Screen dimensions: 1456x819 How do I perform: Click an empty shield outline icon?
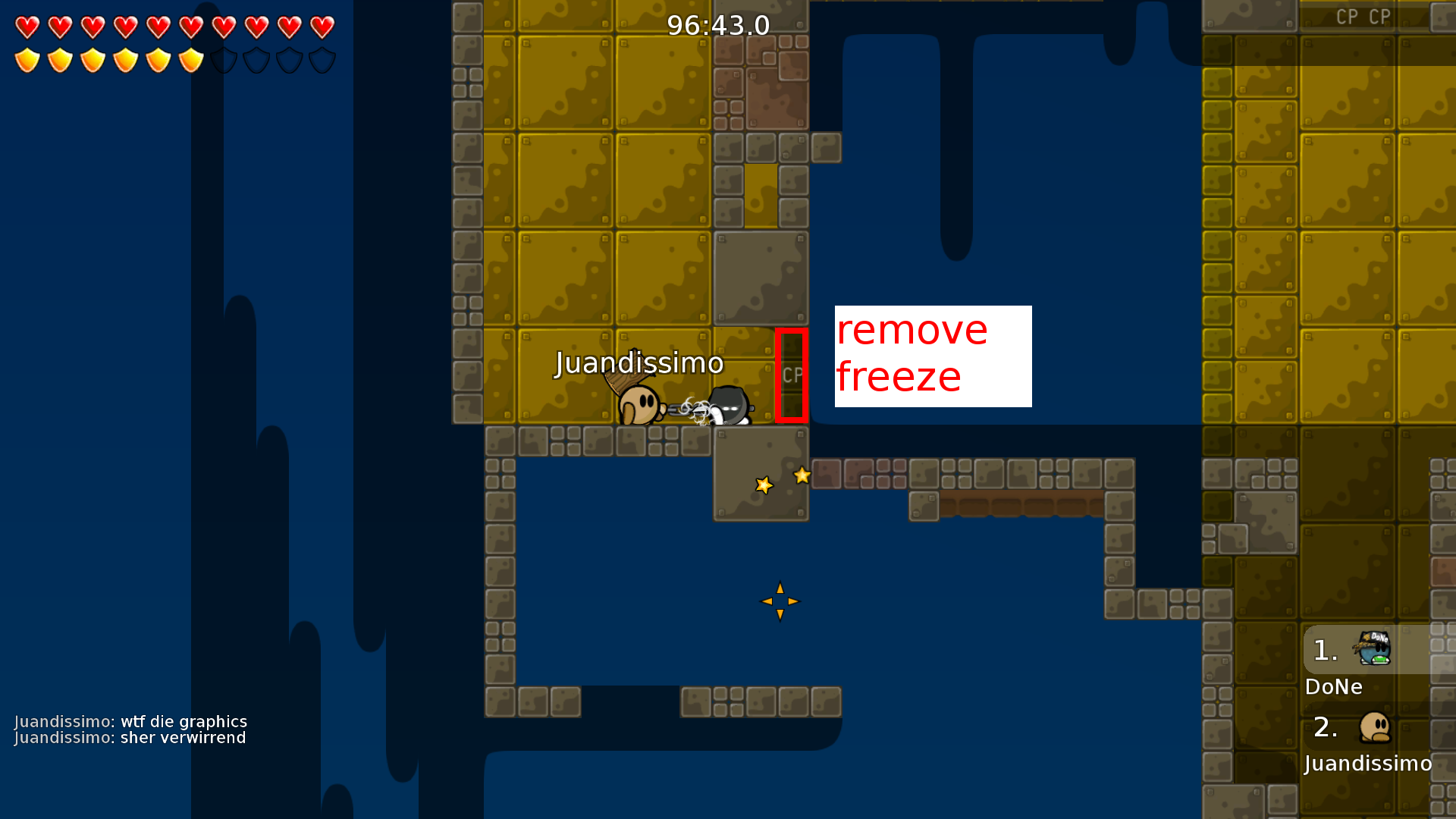pos(223,59)
